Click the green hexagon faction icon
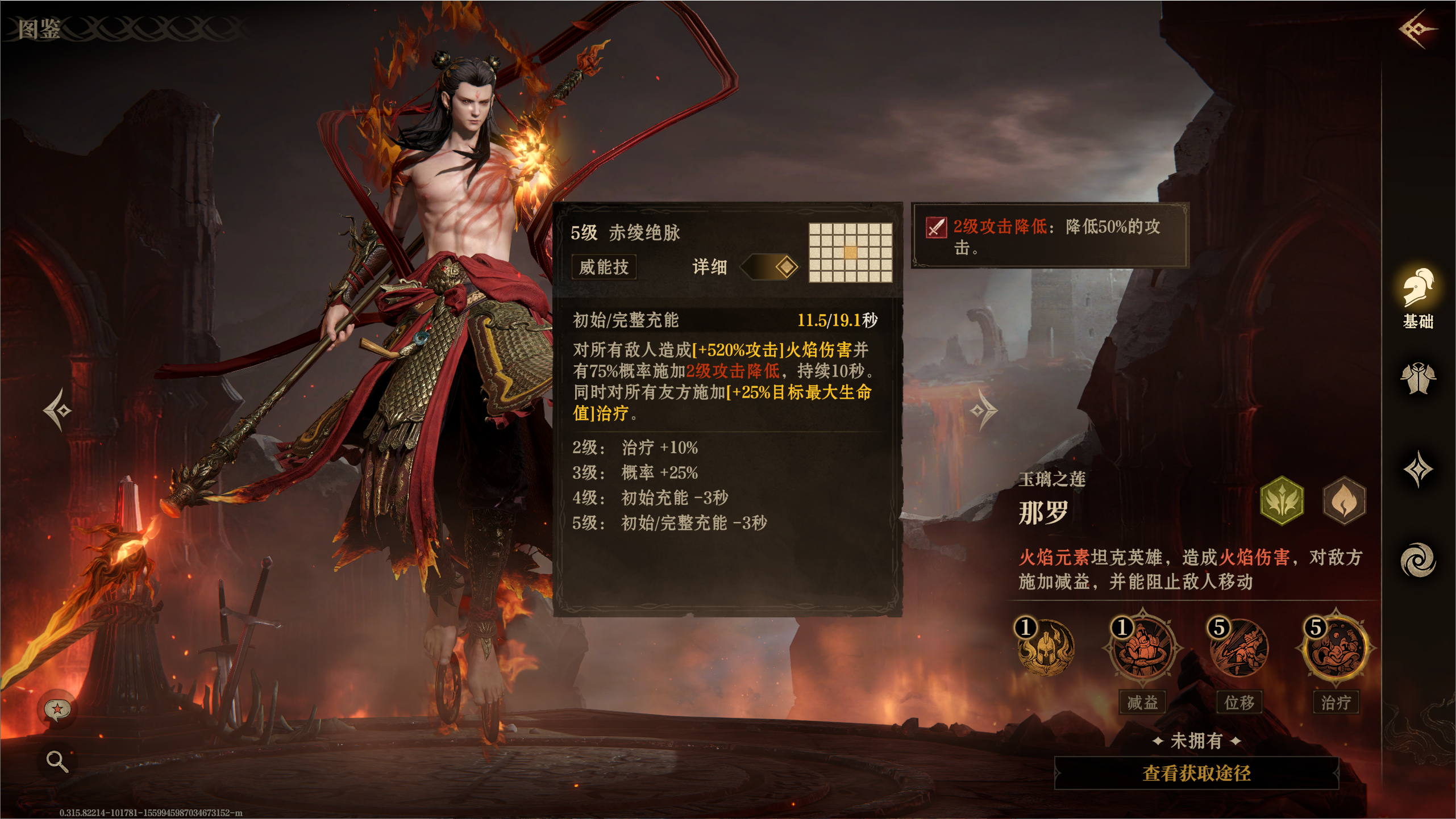This screenshot has height=819, width=1456. point(1282,501)
